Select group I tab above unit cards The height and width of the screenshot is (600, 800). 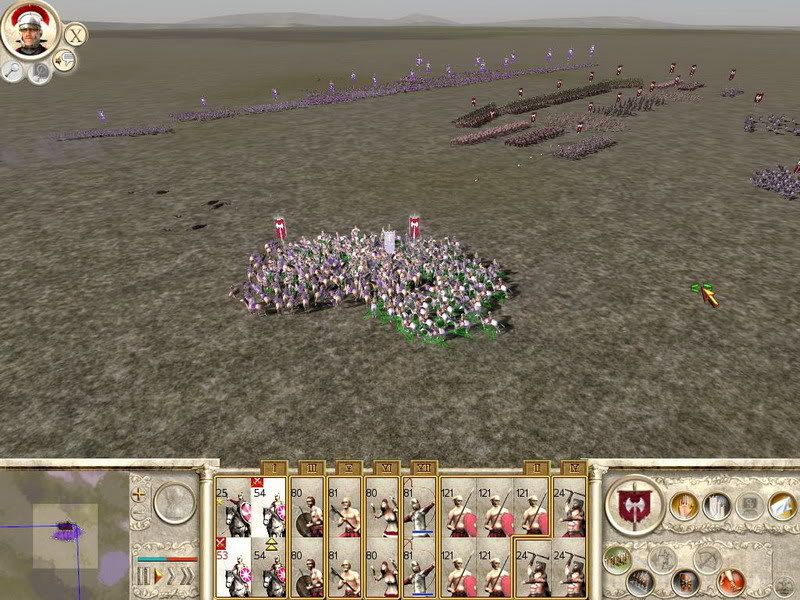[x=272, y=467]
